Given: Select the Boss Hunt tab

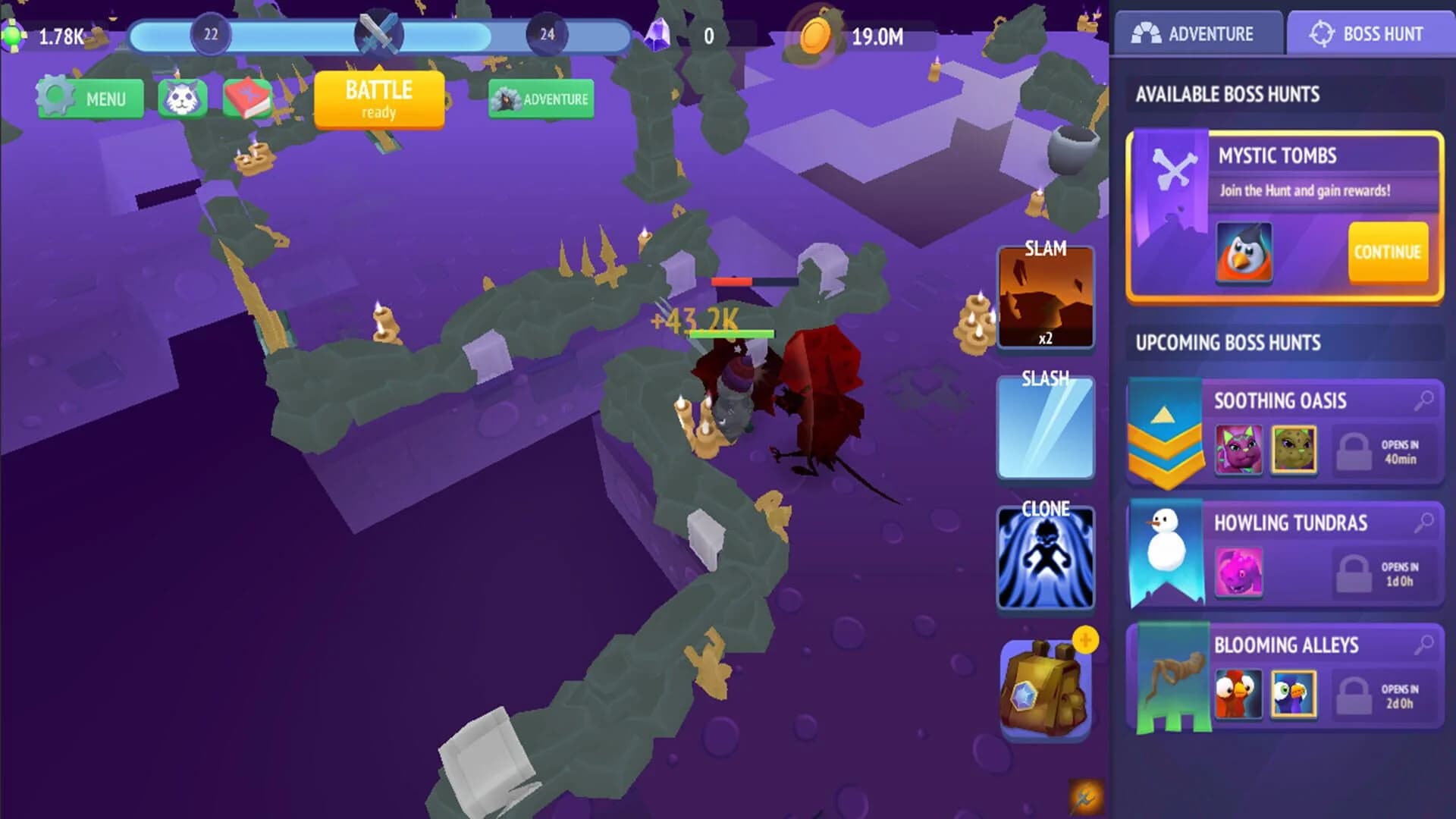Looking at the screenshot, I should (x=1368, y=33).
